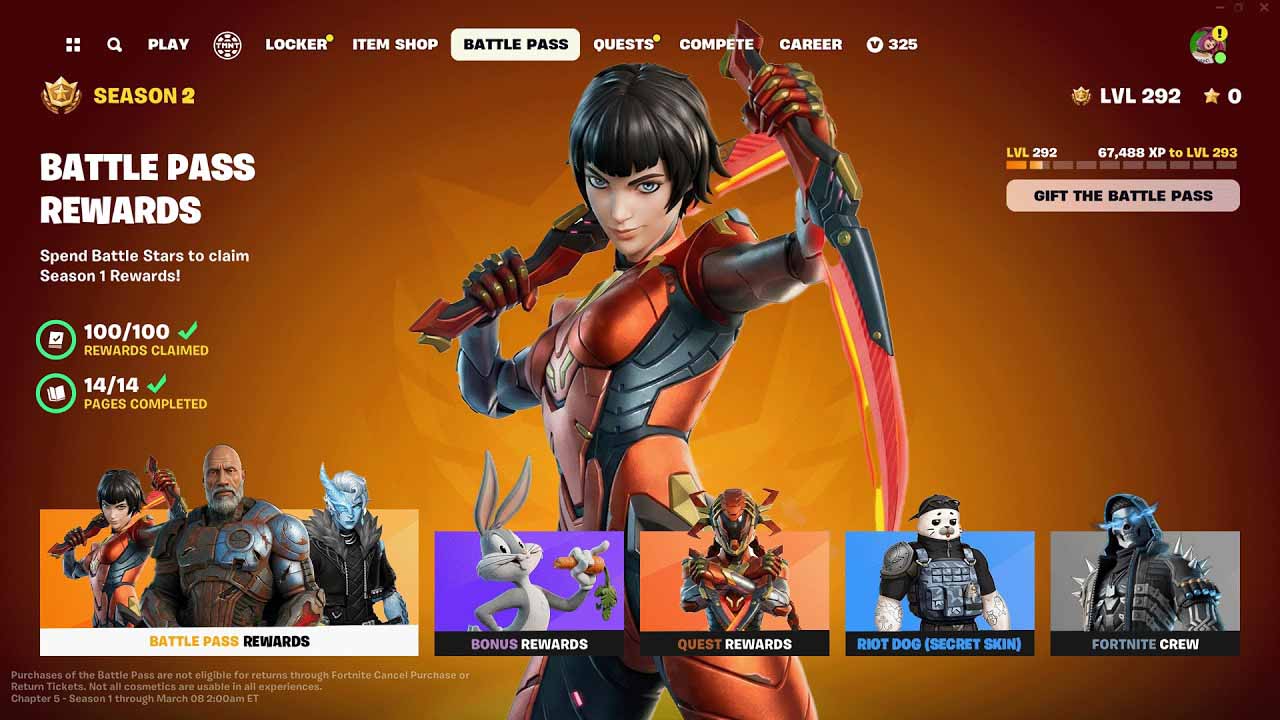
Task: Open the player avatar profile icon
Action: [1207, 45]
